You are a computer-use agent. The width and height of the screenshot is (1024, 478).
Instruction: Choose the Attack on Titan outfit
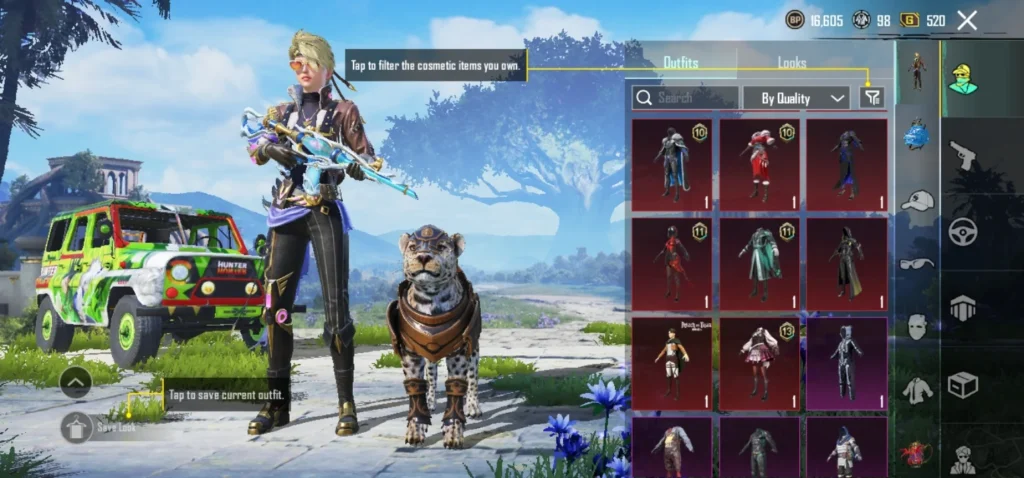pos(671,363)
